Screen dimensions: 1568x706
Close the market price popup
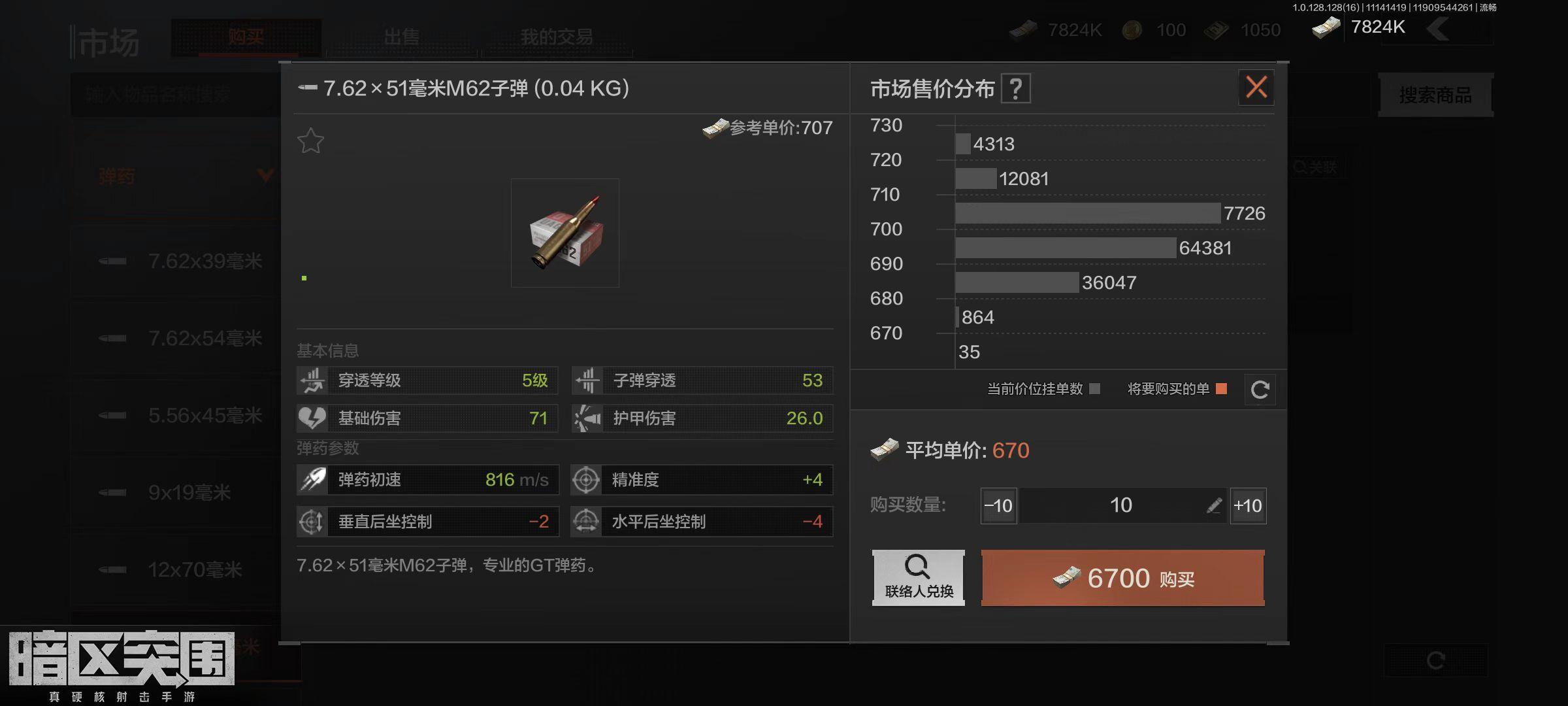(x=1256, y=87)
